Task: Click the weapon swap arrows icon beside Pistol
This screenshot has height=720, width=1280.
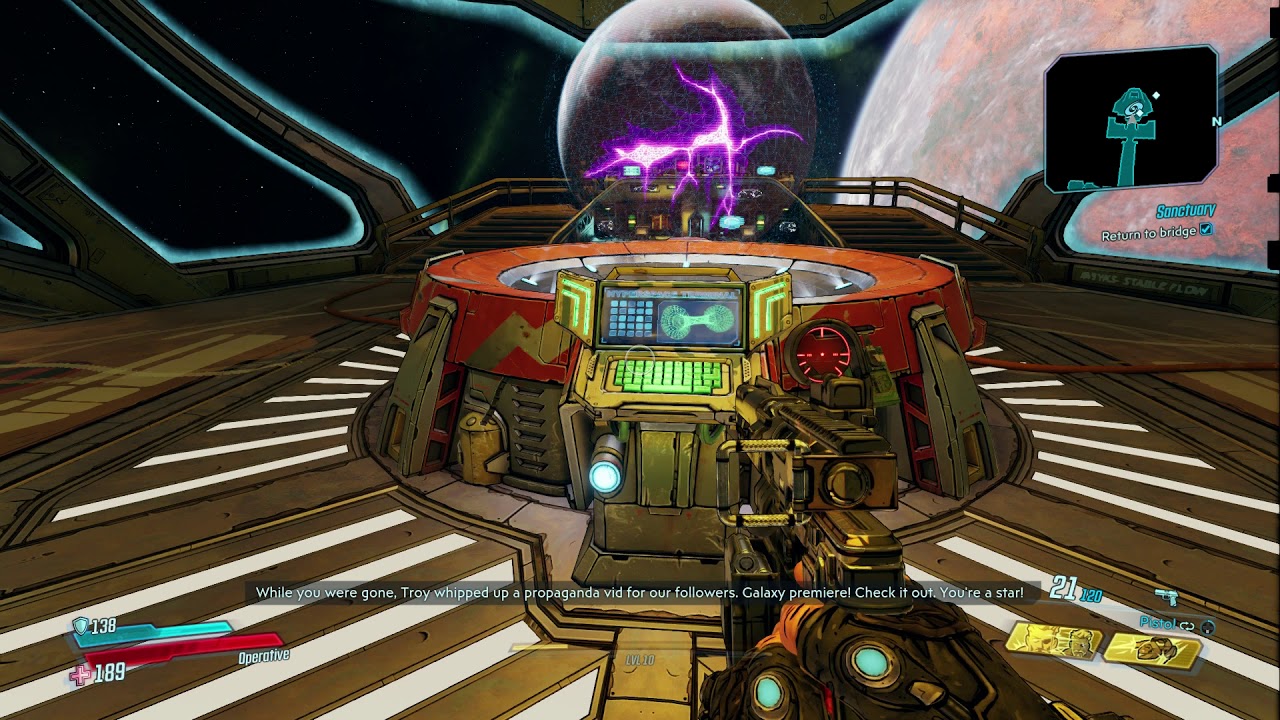Action: (x=1188, y=625)
